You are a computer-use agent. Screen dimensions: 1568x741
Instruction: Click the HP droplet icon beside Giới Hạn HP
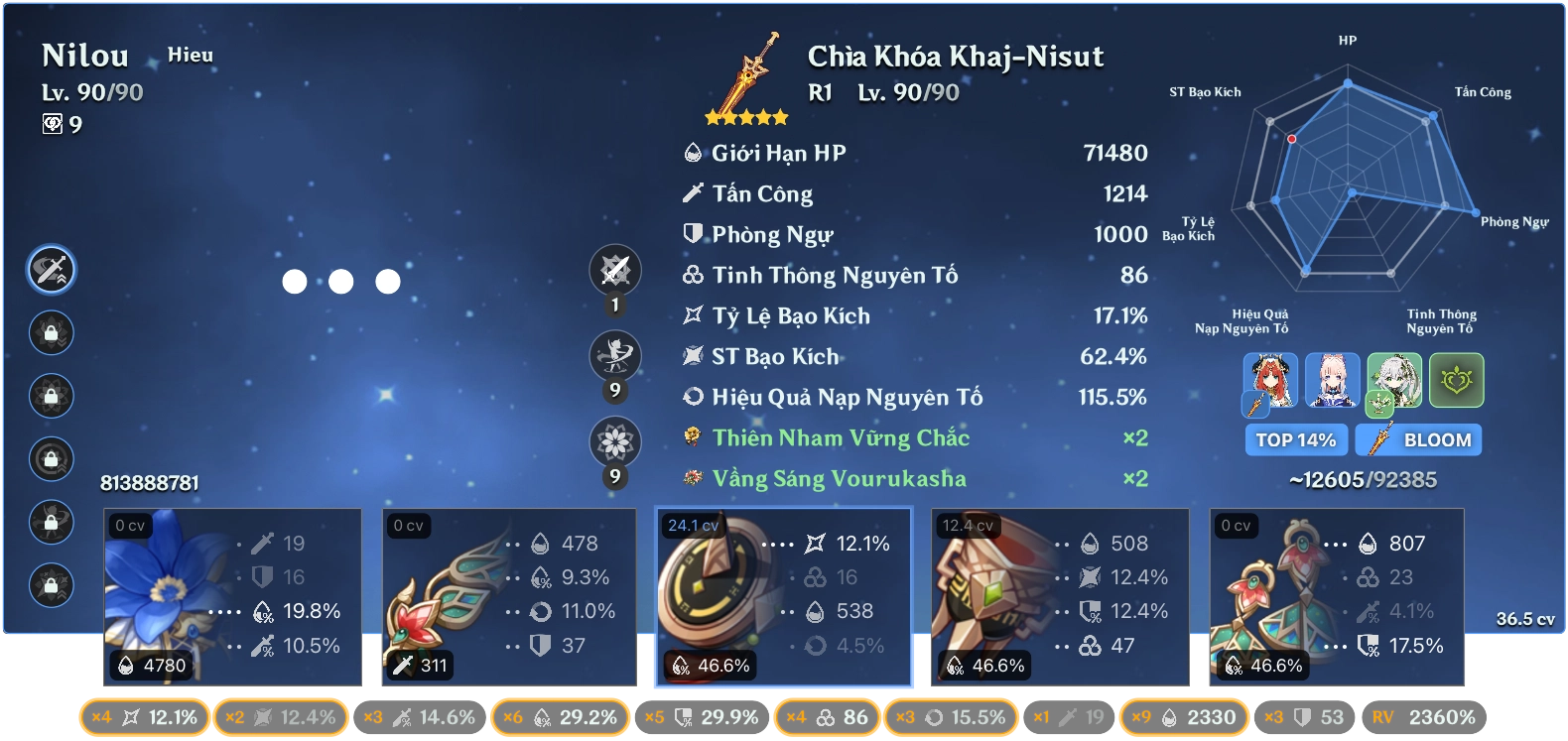pyautogui.click(x=694, y=153)
